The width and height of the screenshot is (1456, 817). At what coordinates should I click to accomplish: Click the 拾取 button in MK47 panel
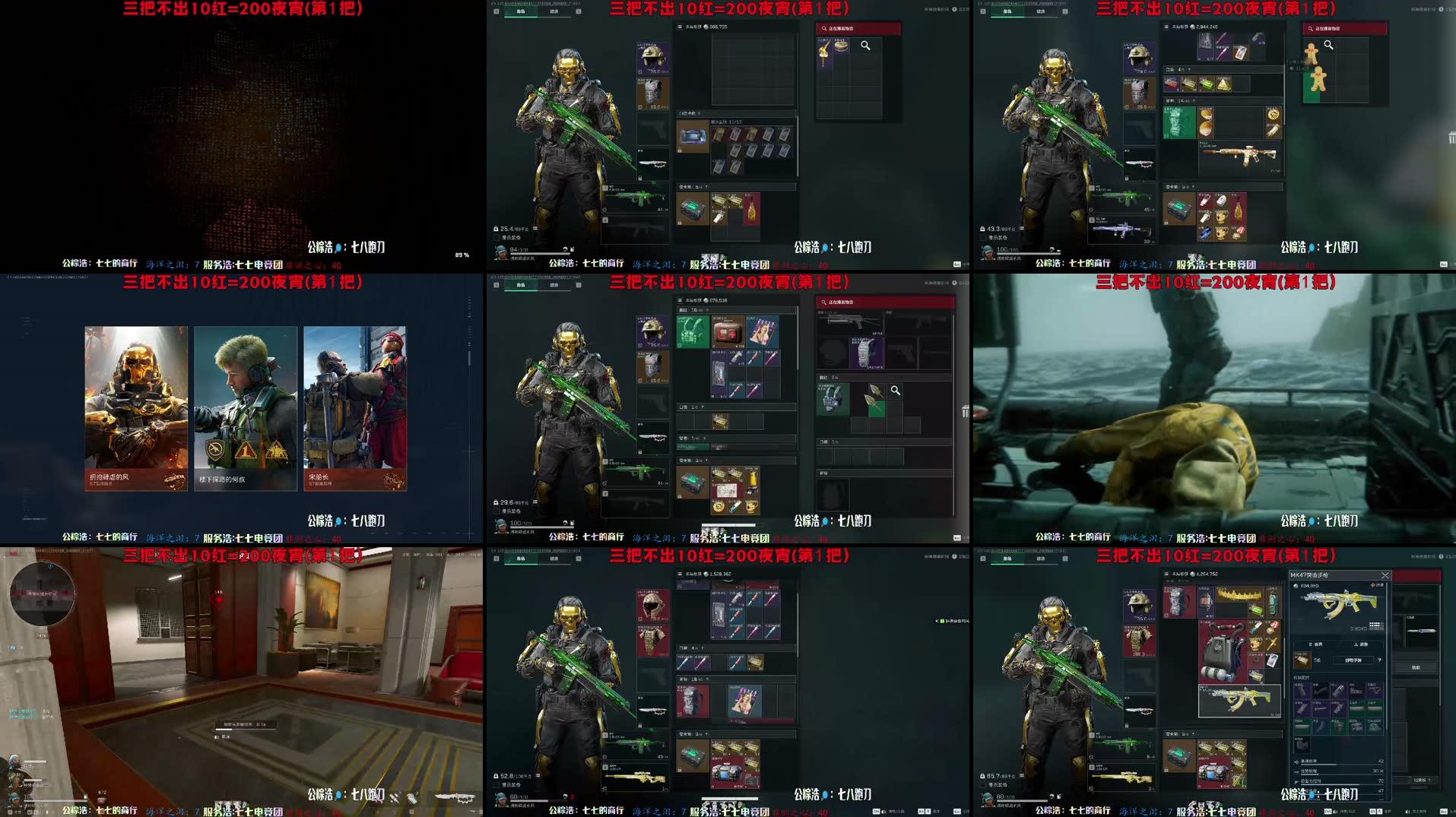[1418, 667]
